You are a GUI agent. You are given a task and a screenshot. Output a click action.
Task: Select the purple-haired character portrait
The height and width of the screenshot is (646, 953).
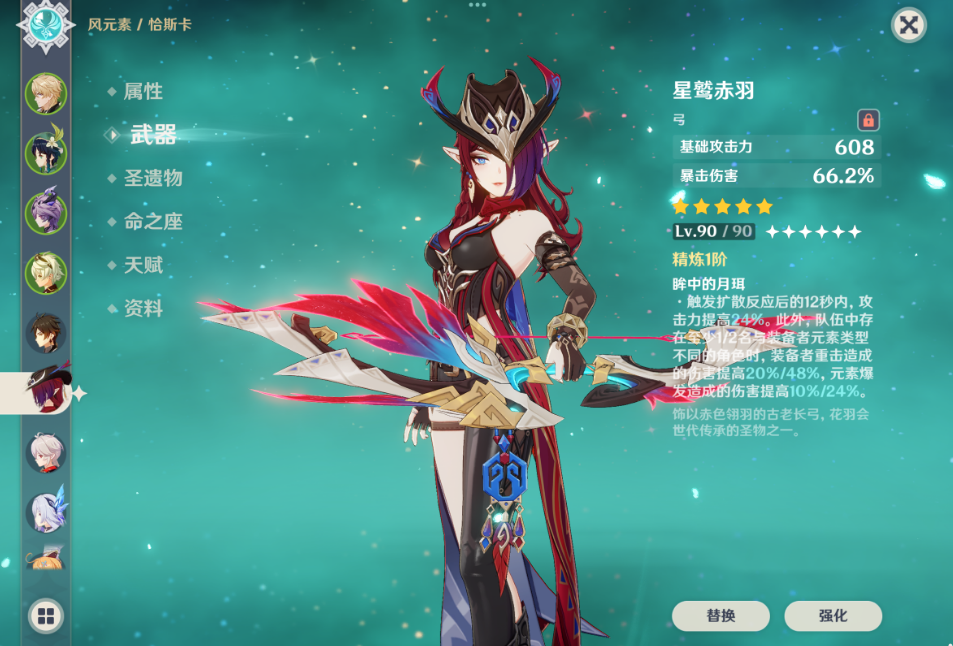click(x=46, y=213)
